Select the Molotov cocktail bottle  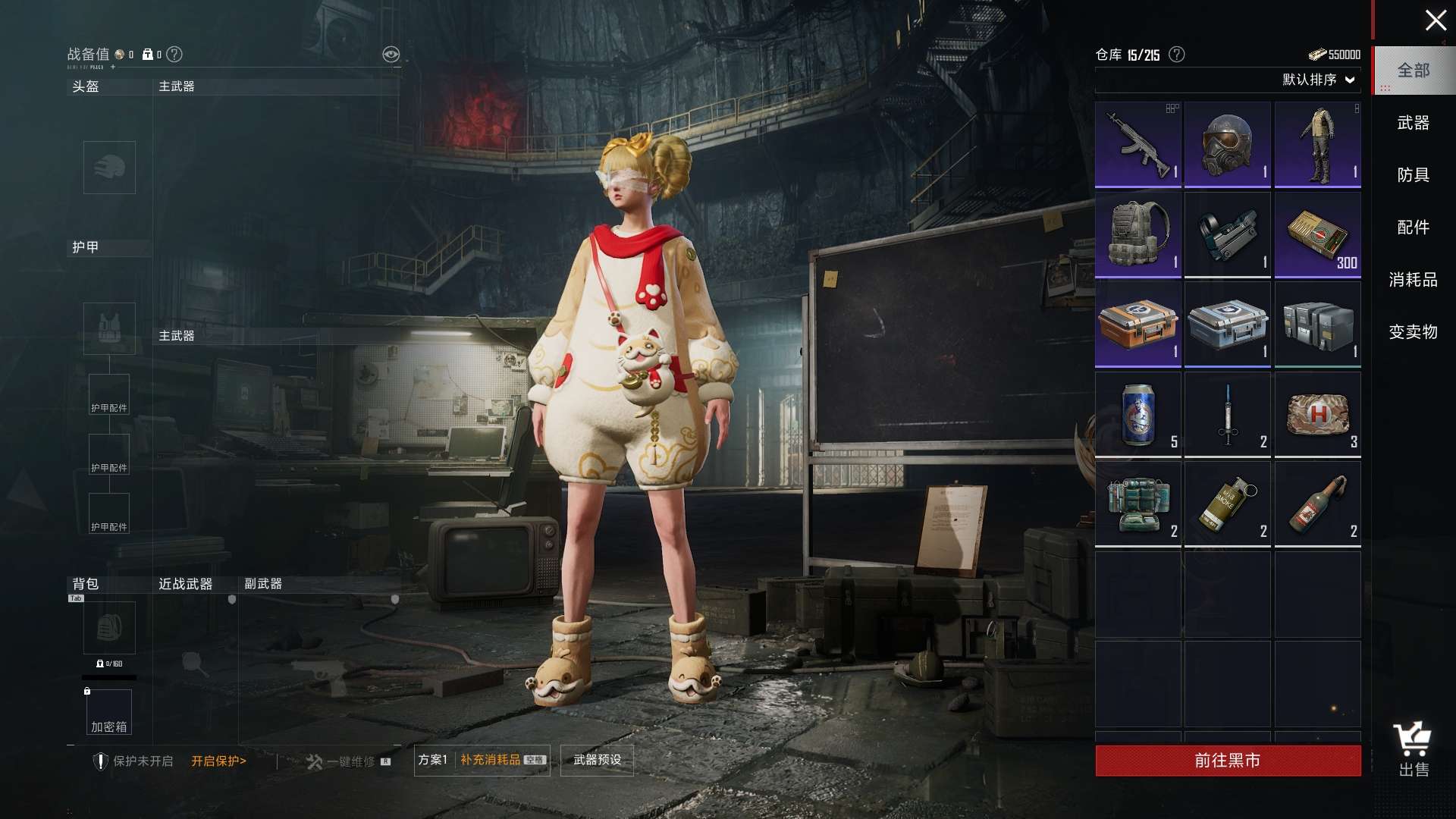click(1317, 504)
